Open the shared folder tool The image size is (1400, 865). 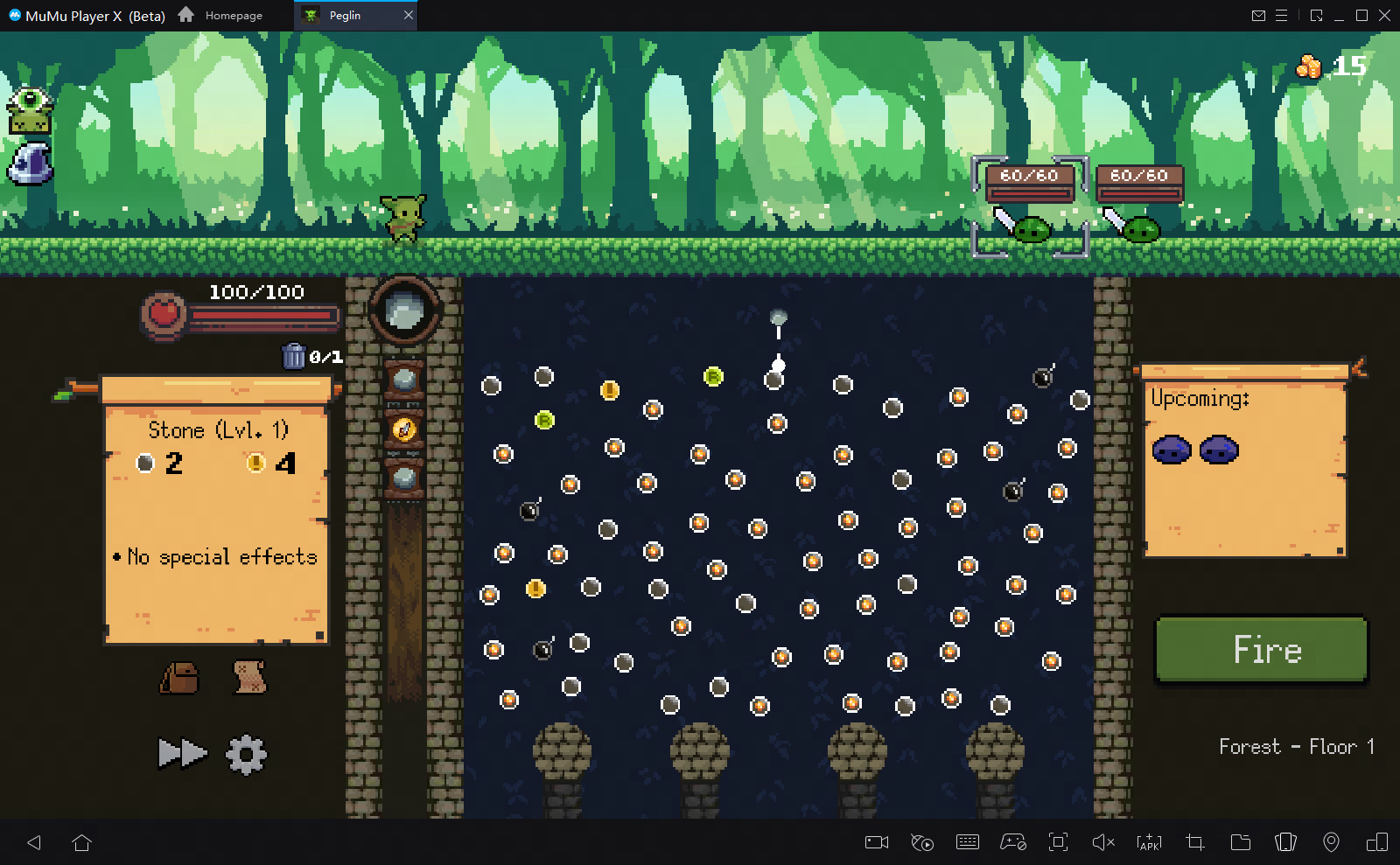point(1240,842)
